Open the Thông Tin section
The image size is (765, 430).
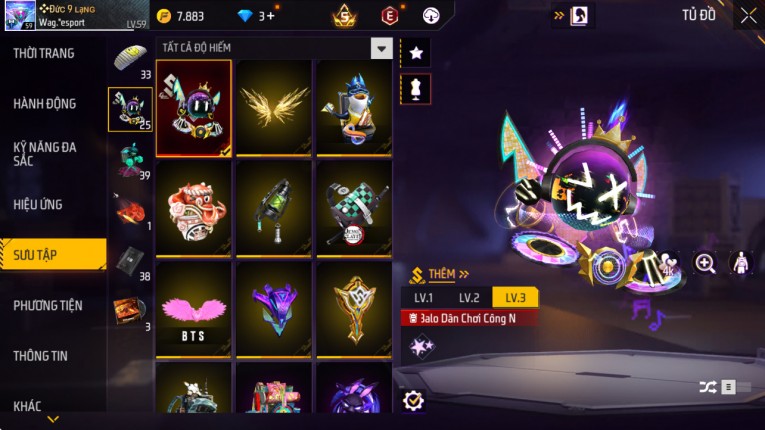click(41, 355)
